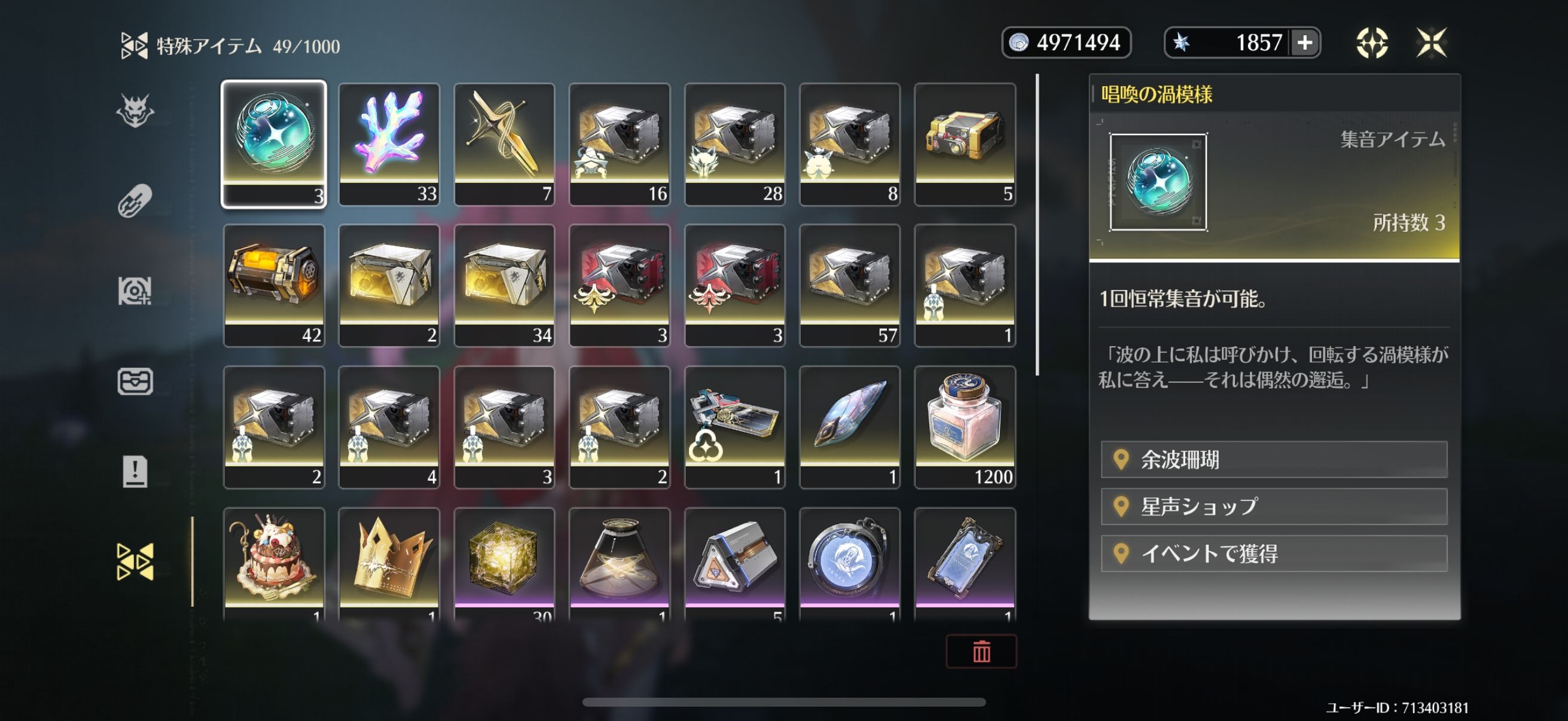Choose the orange glowing supply chest slot
The height and width of the screenshot is (721, 1568).
click(x=274, y=285)
